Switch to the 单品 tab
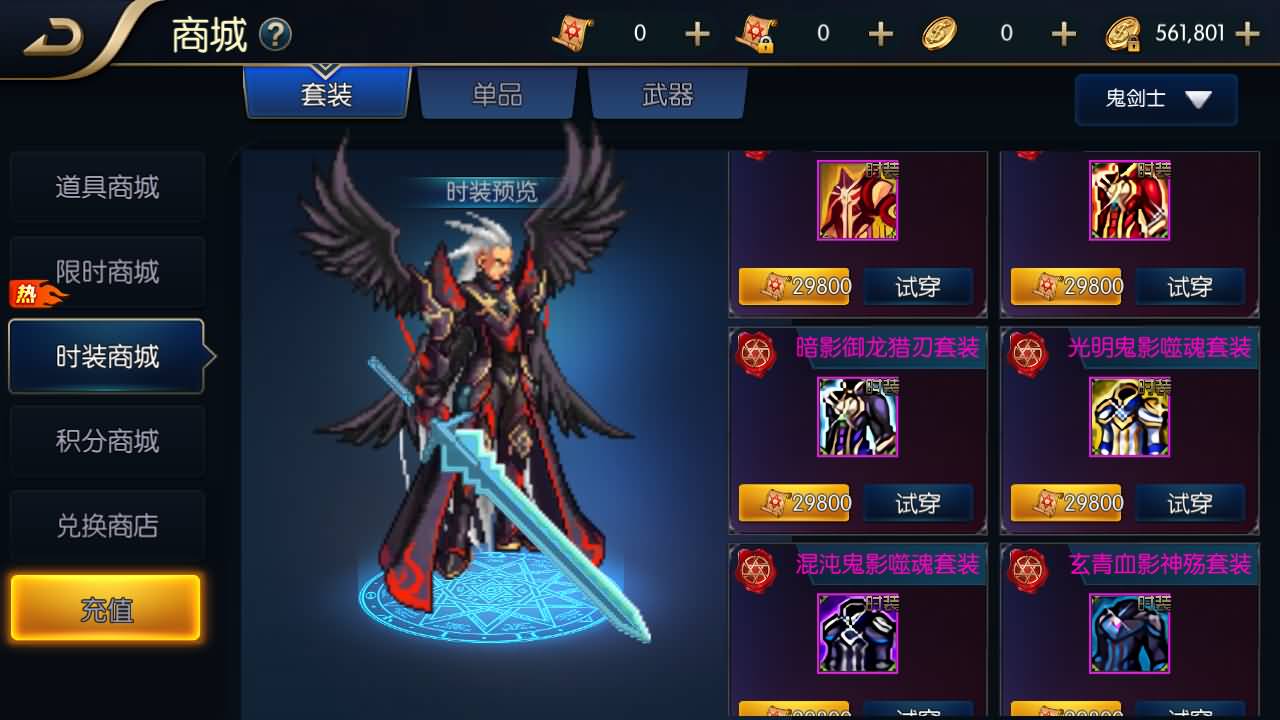1280x720 pixels. point(497,94)
